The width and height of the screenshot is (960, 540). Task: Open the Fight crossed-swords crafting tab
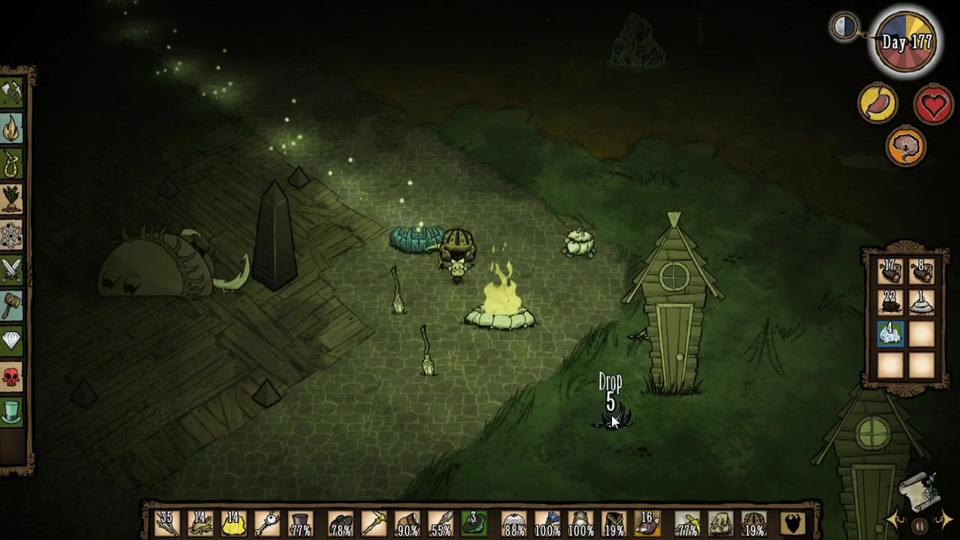(x=12, y=269)
